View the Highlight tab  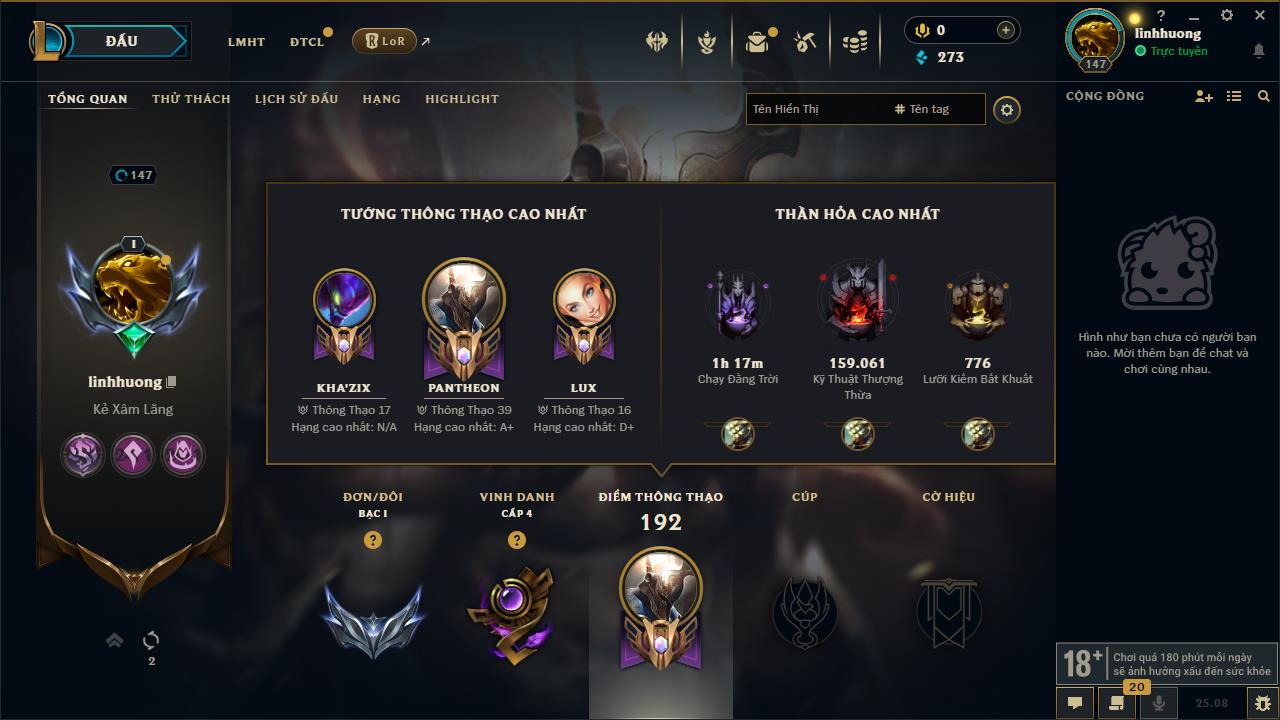point(461,99)
